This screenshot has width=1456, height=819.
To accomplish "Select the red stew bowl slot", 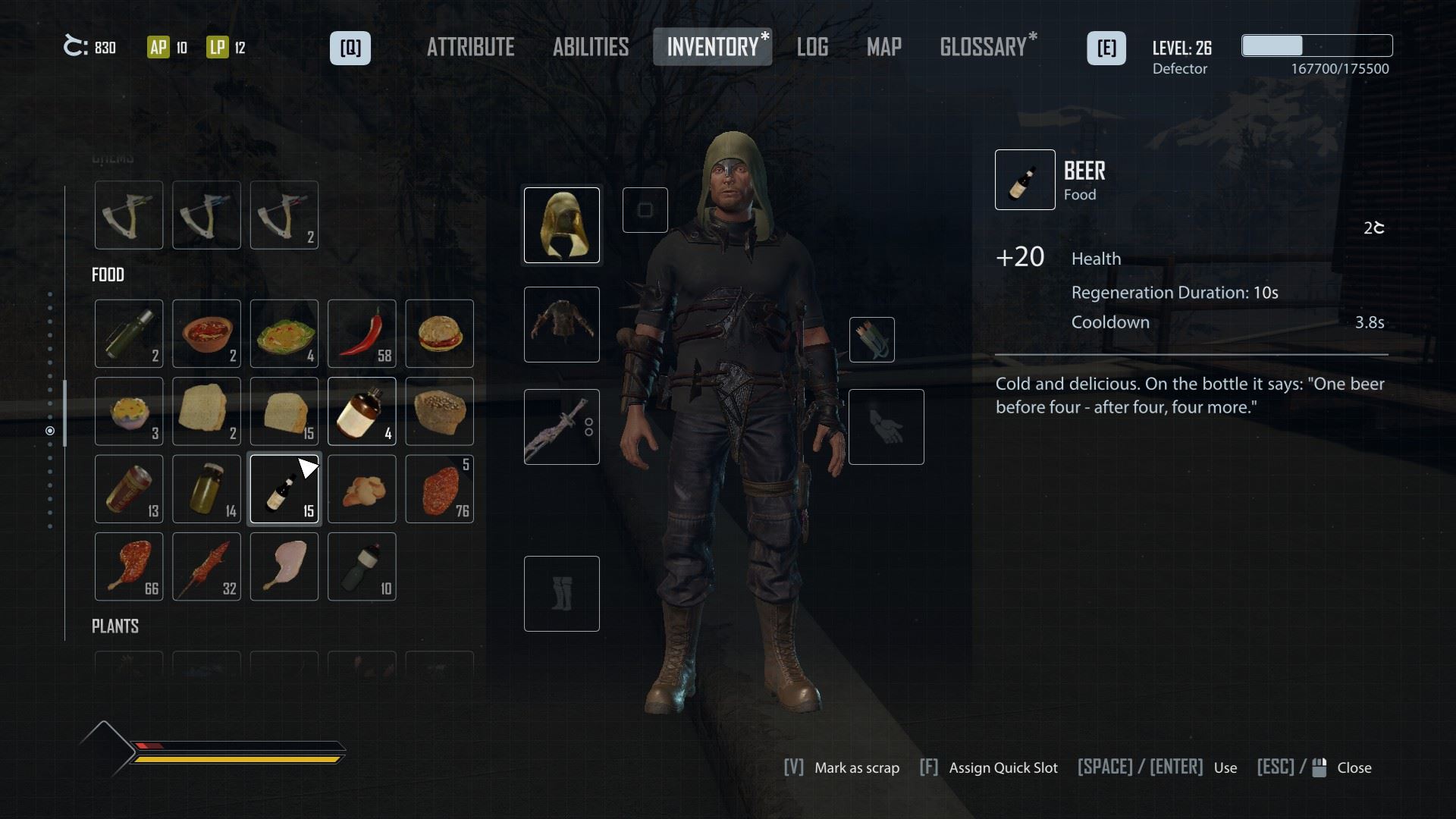I will click(206, 334).
